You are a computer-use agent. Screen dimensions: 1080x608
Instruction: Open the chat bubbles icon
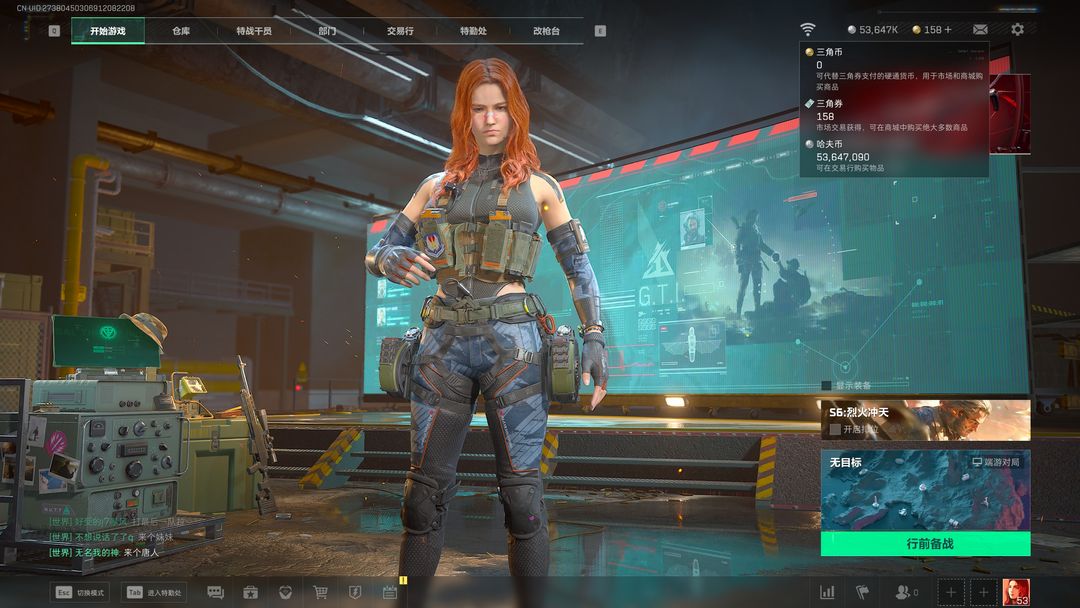[x=215, y=592]
